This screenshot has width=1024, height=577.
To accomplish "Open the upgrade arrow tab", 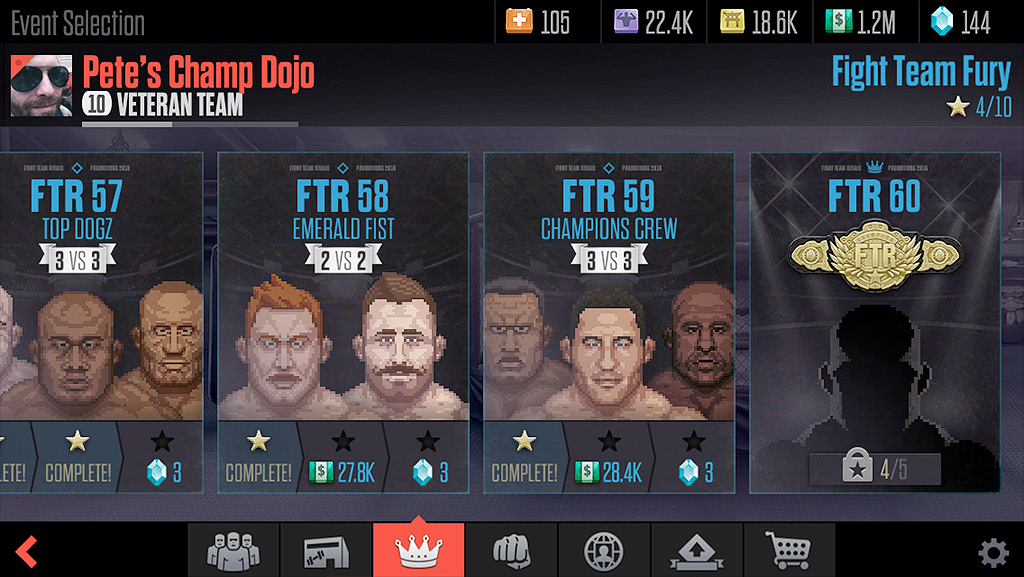I will [x=696, y=550].
